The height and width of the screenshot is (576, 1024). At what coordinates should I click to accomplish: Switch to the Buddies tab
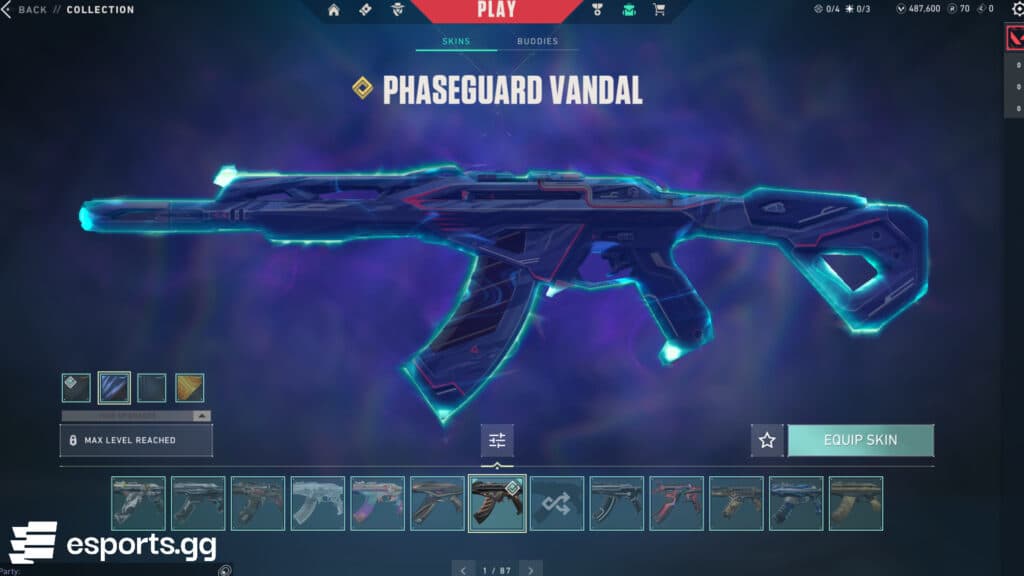click(537, 42)
